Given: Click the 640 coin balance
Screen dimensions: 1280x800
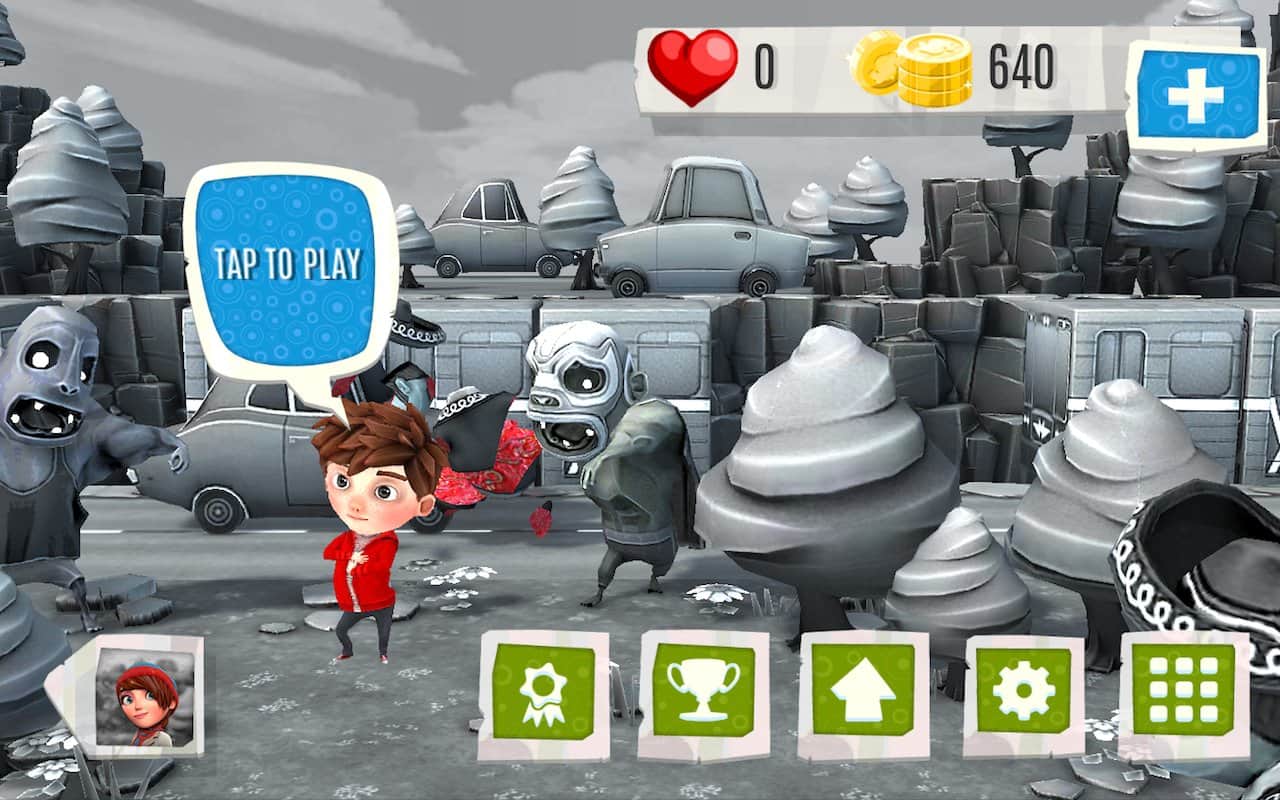Looking at the screenshot, I should 1022,66.
